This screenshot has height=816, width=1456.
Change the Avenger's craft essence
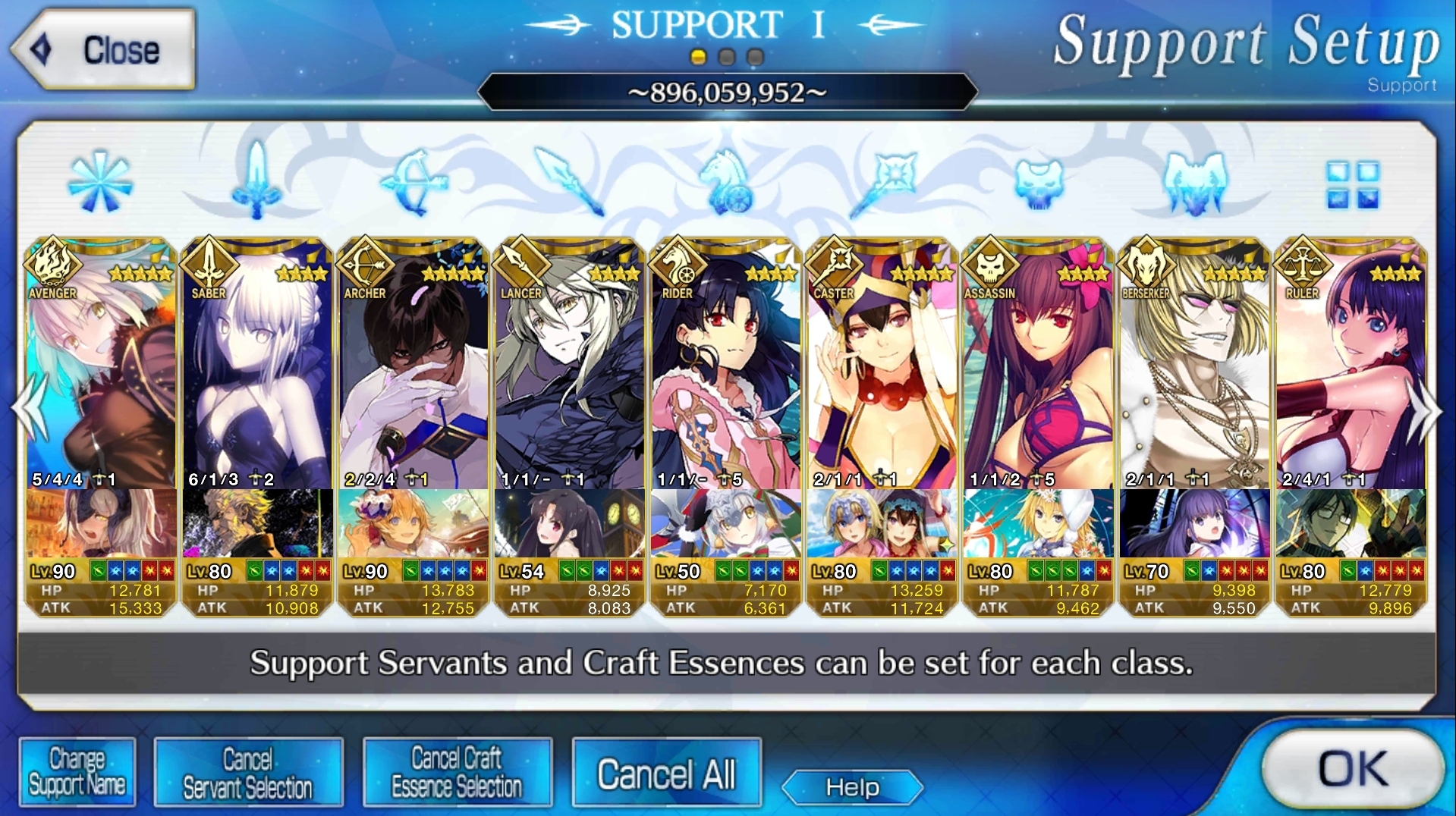coord(101,523)
